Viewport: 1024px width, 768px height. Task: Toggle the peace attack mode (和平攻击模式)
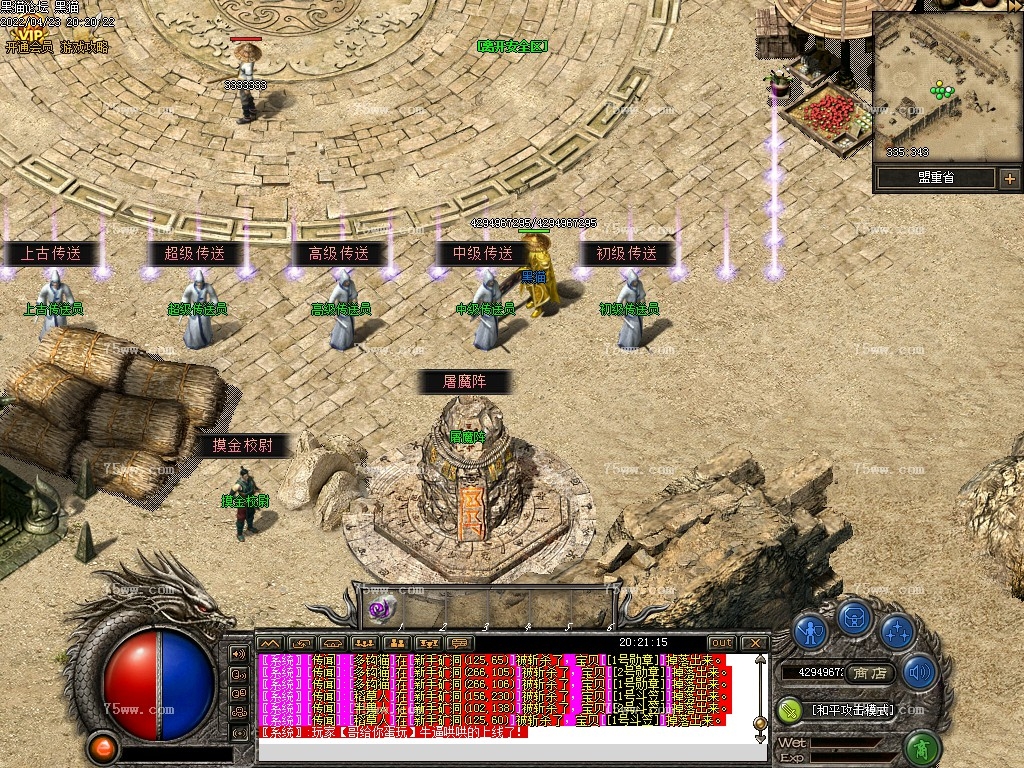tap(850, 709)
